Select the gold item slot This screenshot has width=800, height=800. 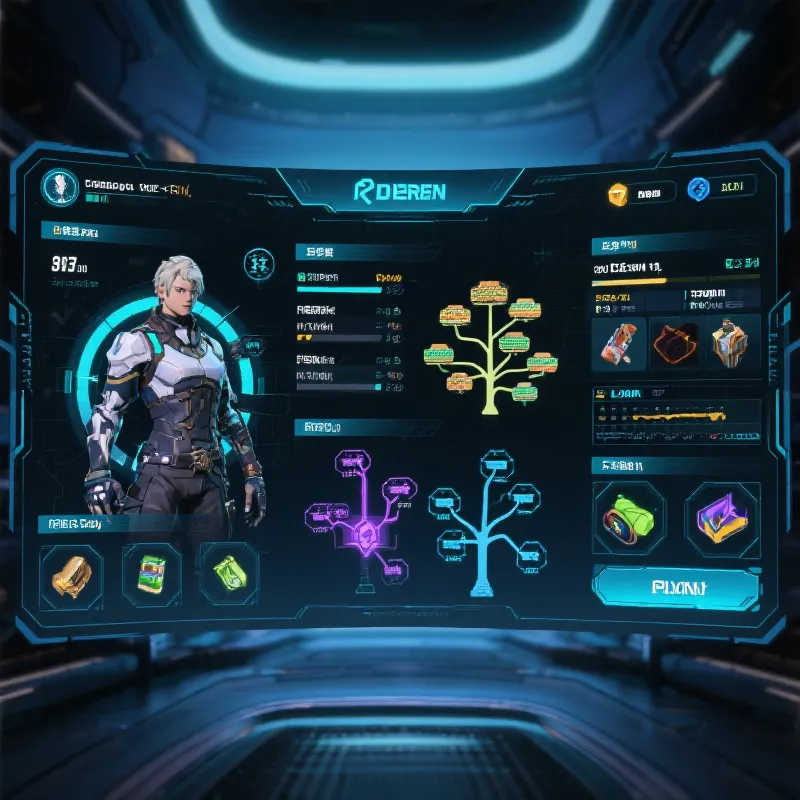pos(71,575)
